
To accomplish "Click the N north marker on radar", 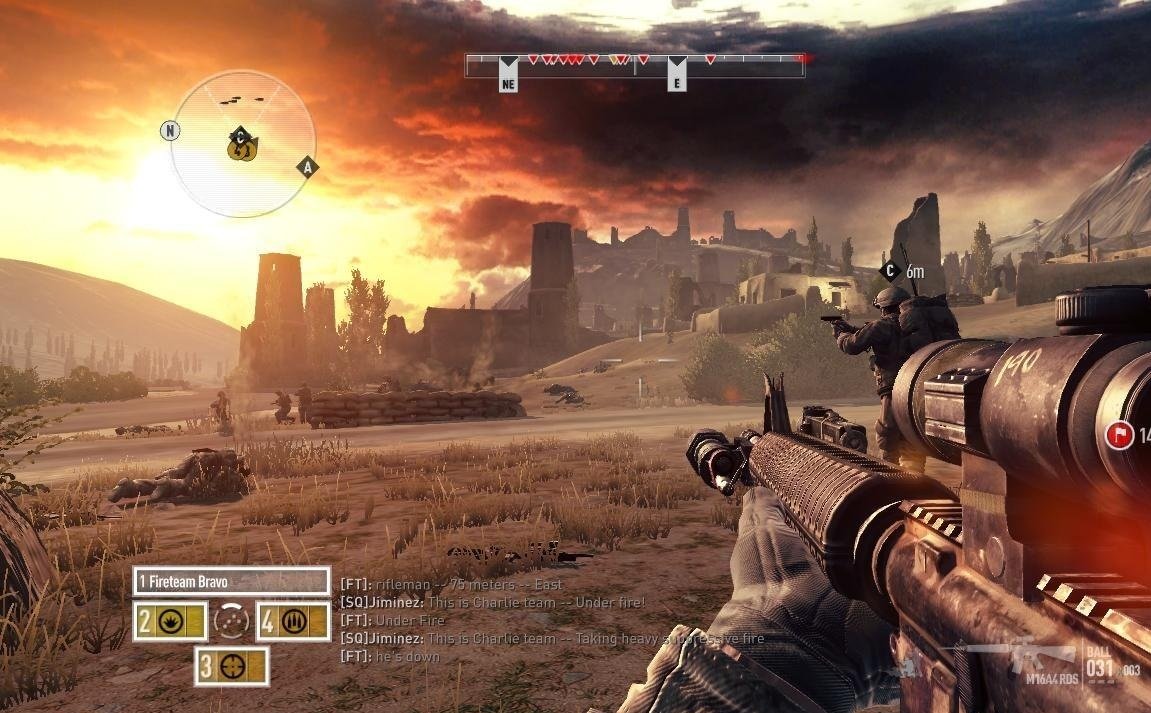I will click(x=170, y=131).
